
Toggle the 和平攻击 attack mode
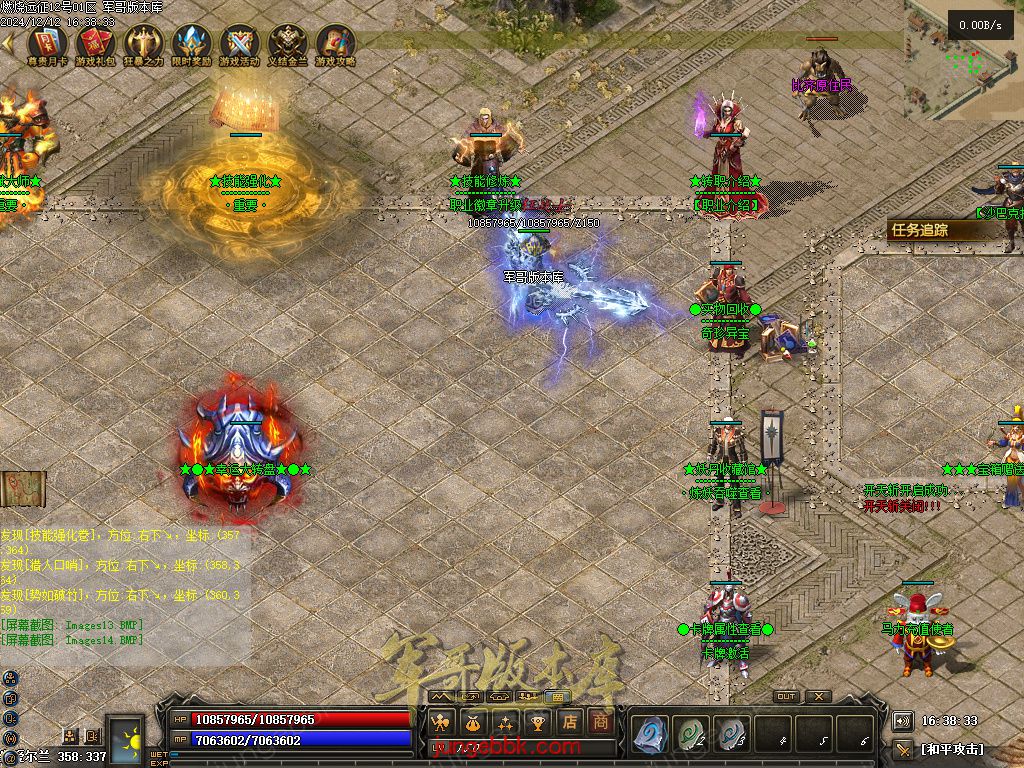950,748
